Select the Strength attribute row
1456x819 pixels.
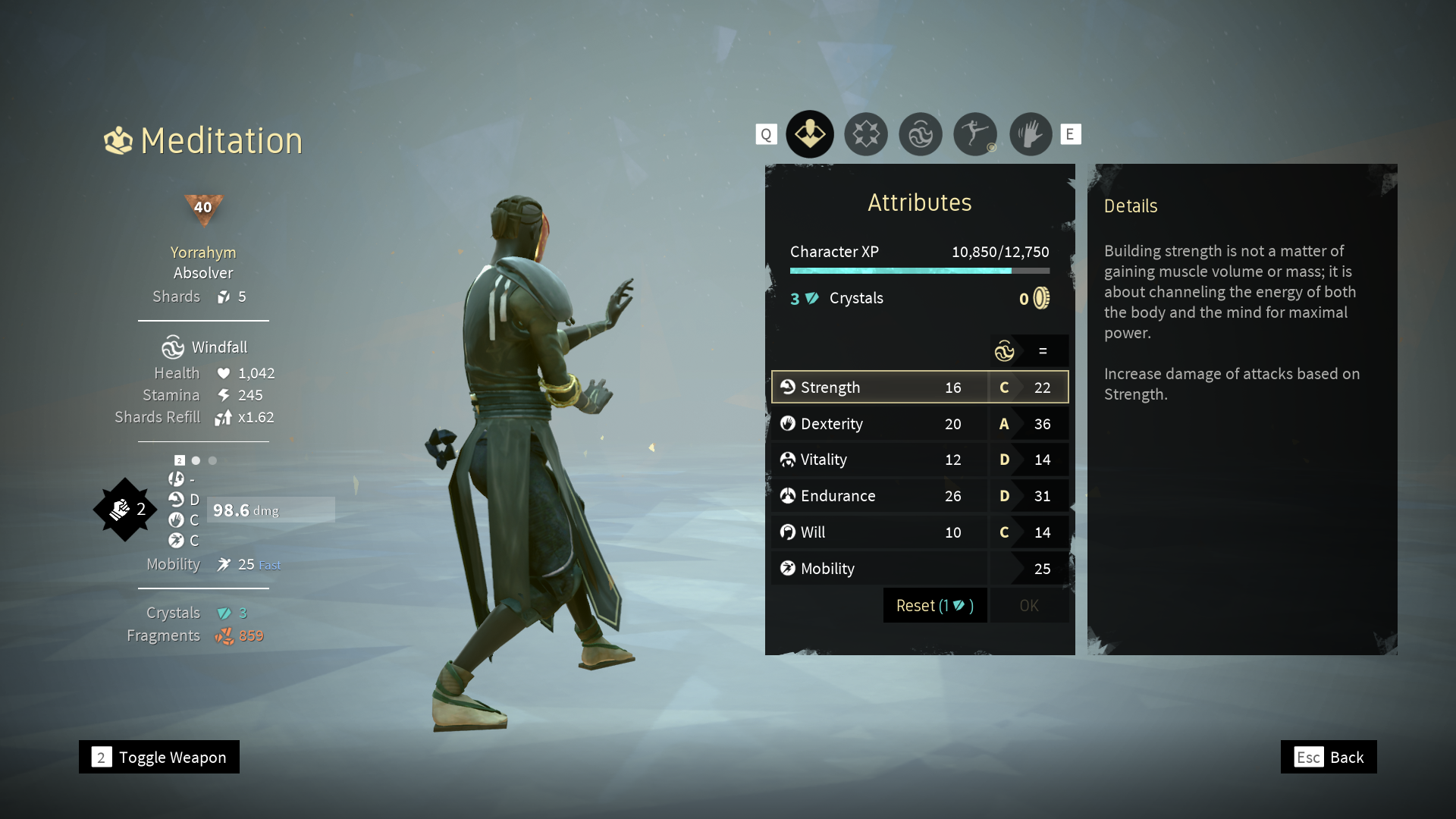[919, 388]
